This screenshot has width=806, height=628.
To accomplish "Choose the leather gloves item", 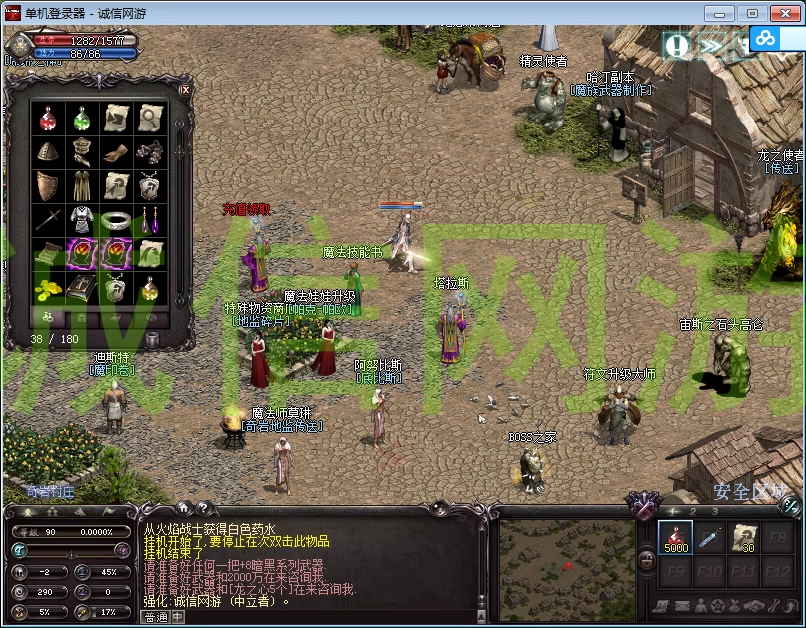I will 115,152.
